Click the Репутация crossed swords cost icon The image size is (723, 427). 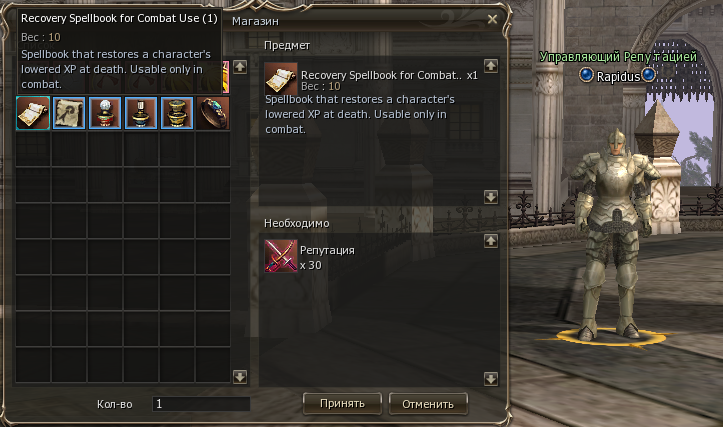(281, 256)
